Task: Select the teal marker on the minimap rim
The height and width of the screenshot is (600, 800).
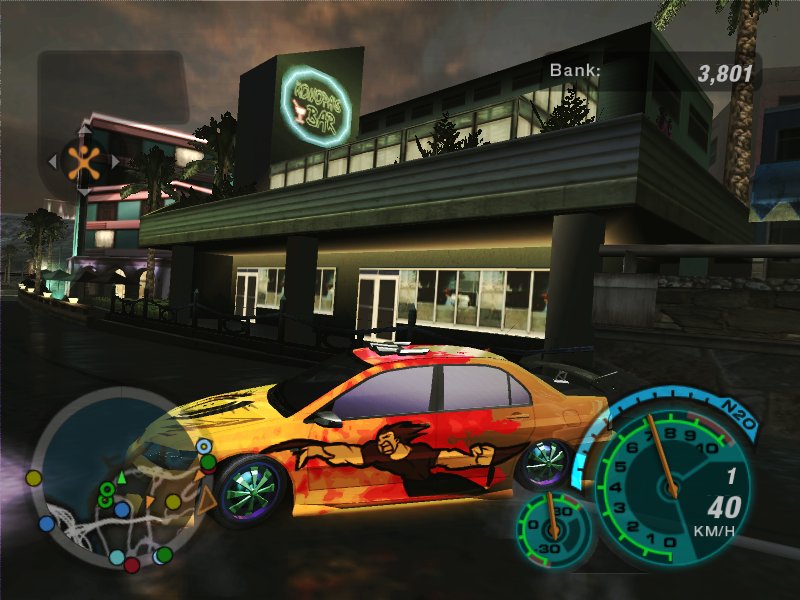Action: [117, 557]
